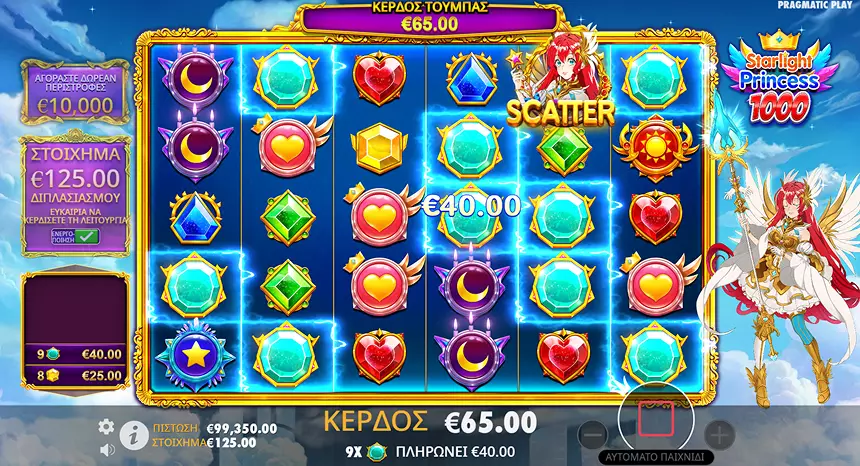Screen dimensions: 860x466
Task: Toggle the double chance bet checkbox
Action: (x=86, y=236)
